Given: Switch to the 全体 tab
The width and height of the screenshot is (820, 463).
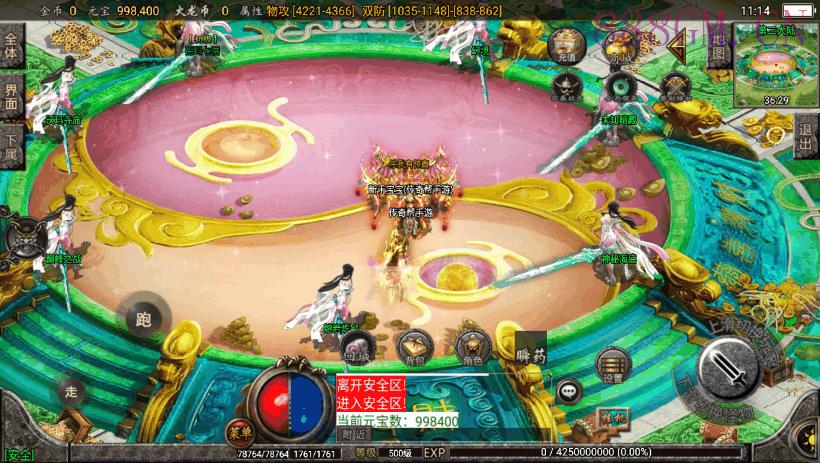Looking at the screenshot, I should coord(12,47).
